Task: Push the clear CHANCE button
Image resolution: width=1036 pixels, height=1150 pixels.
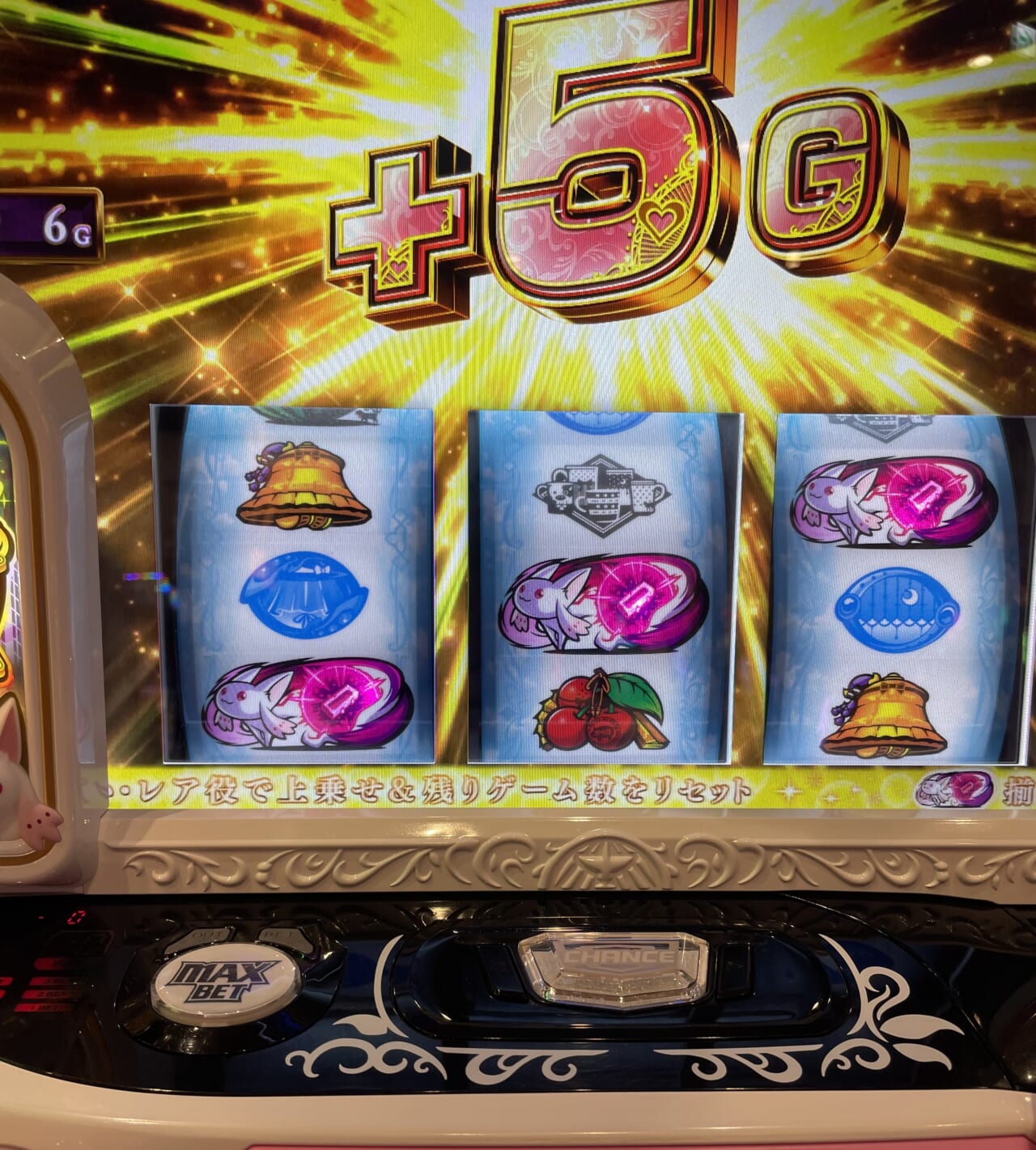Action: click(x=613, y=968)
